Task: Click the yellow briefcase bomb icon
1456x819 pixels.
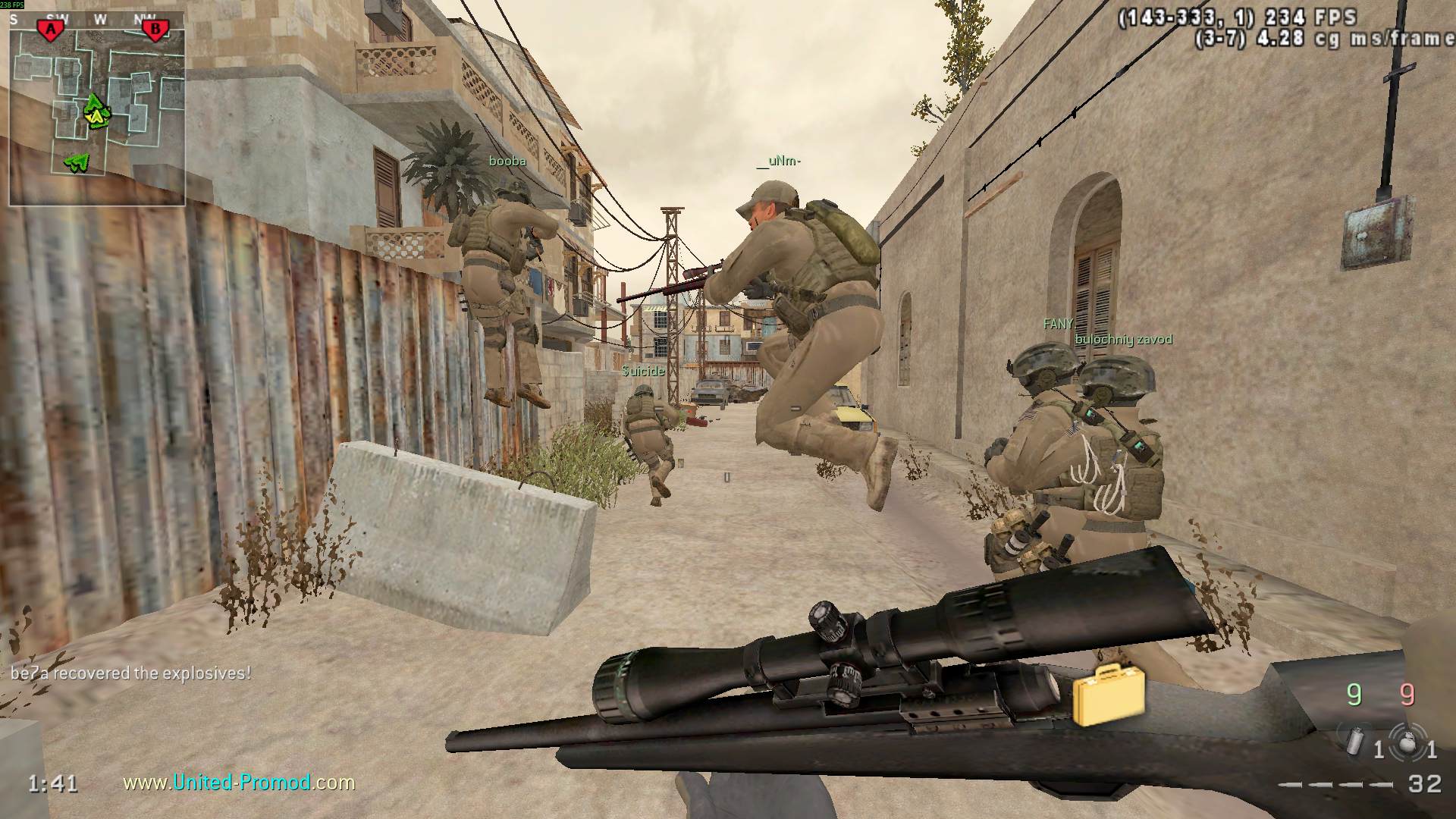Action: tap(1108, 694)
